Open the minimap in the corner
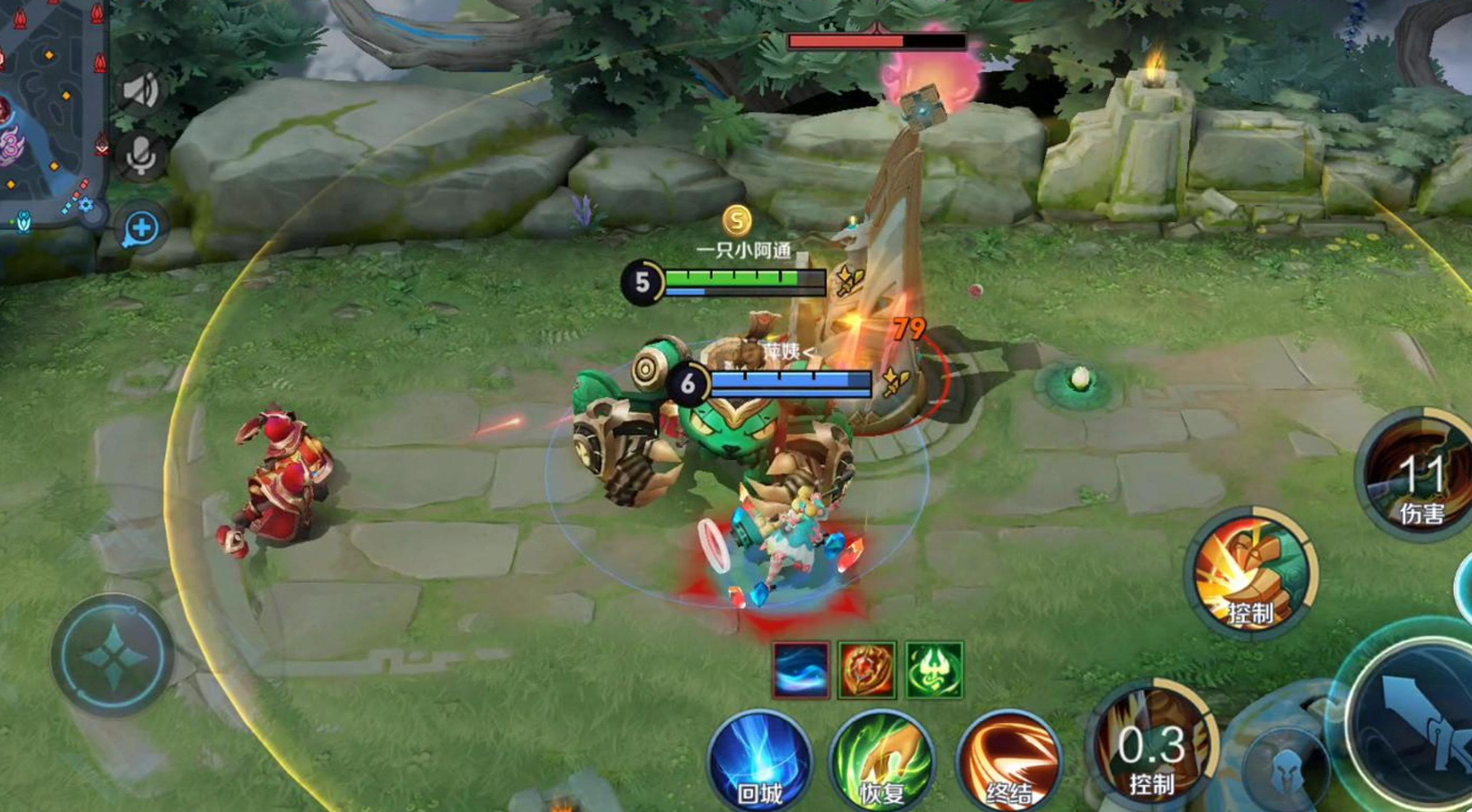The image size is (1472, 812). pyautogui.click(x=49, y=117)
